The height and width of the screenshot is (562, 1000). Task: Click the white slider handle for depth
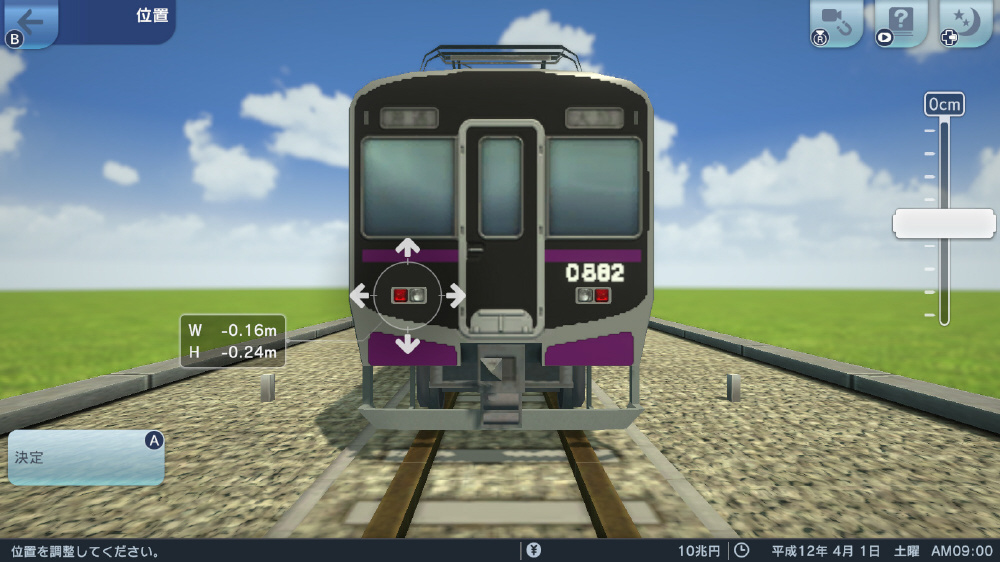pos(943,223)
